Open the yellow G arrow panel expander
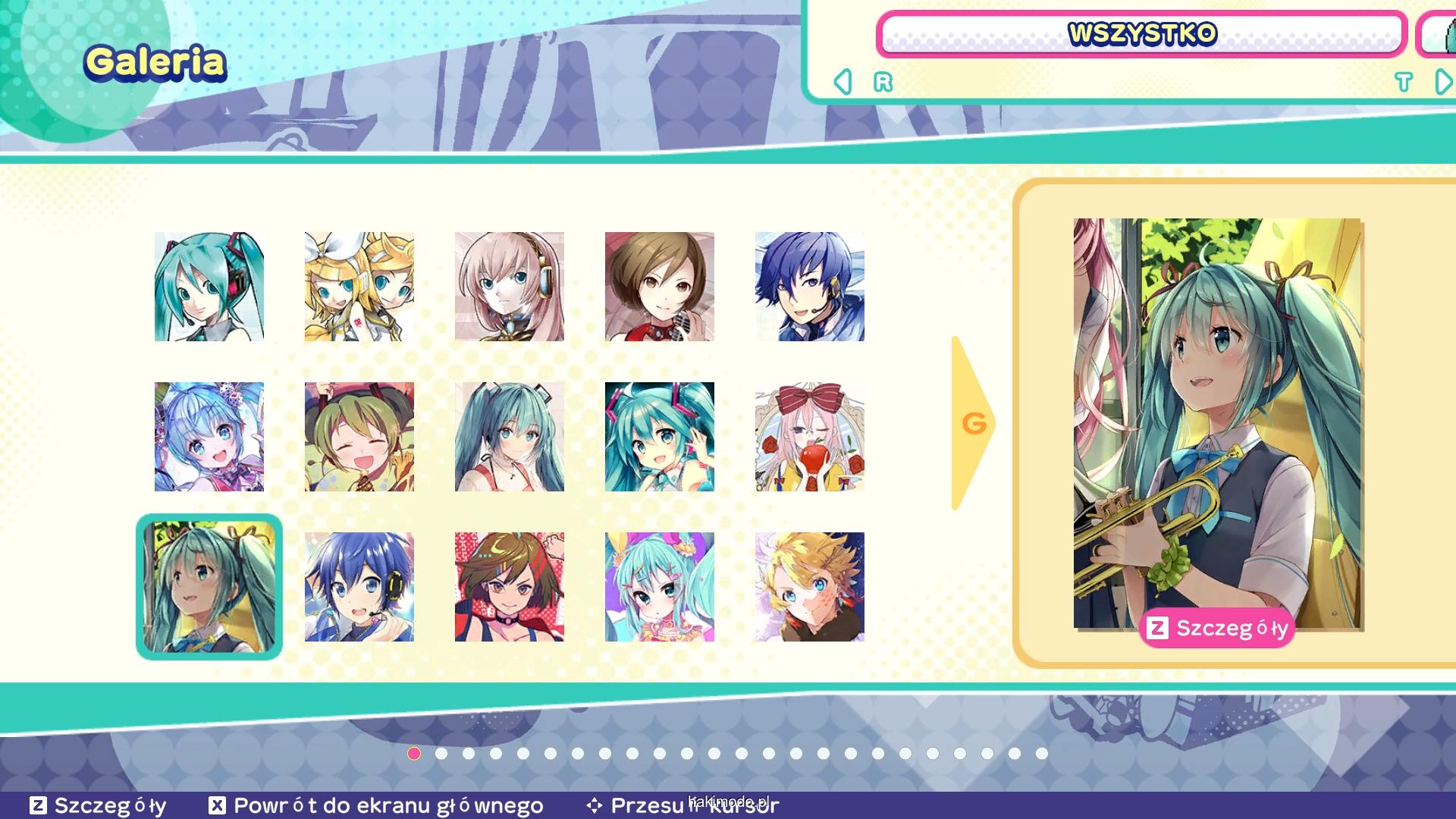Viewport: 1456px width, 819px height. click(972, 423)
